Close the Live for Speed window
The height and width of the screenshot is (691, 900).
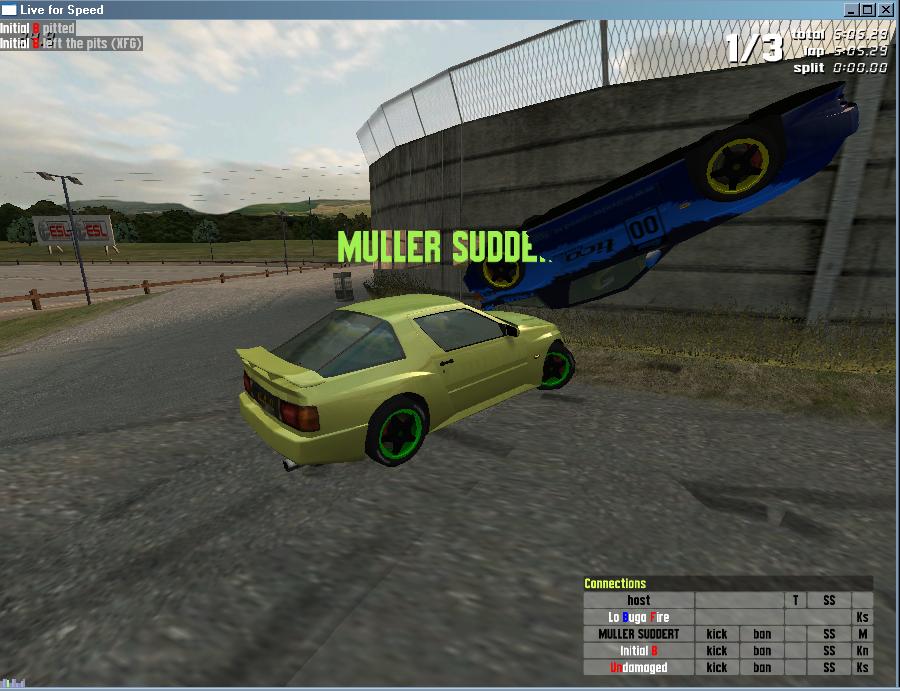point(885,9)
